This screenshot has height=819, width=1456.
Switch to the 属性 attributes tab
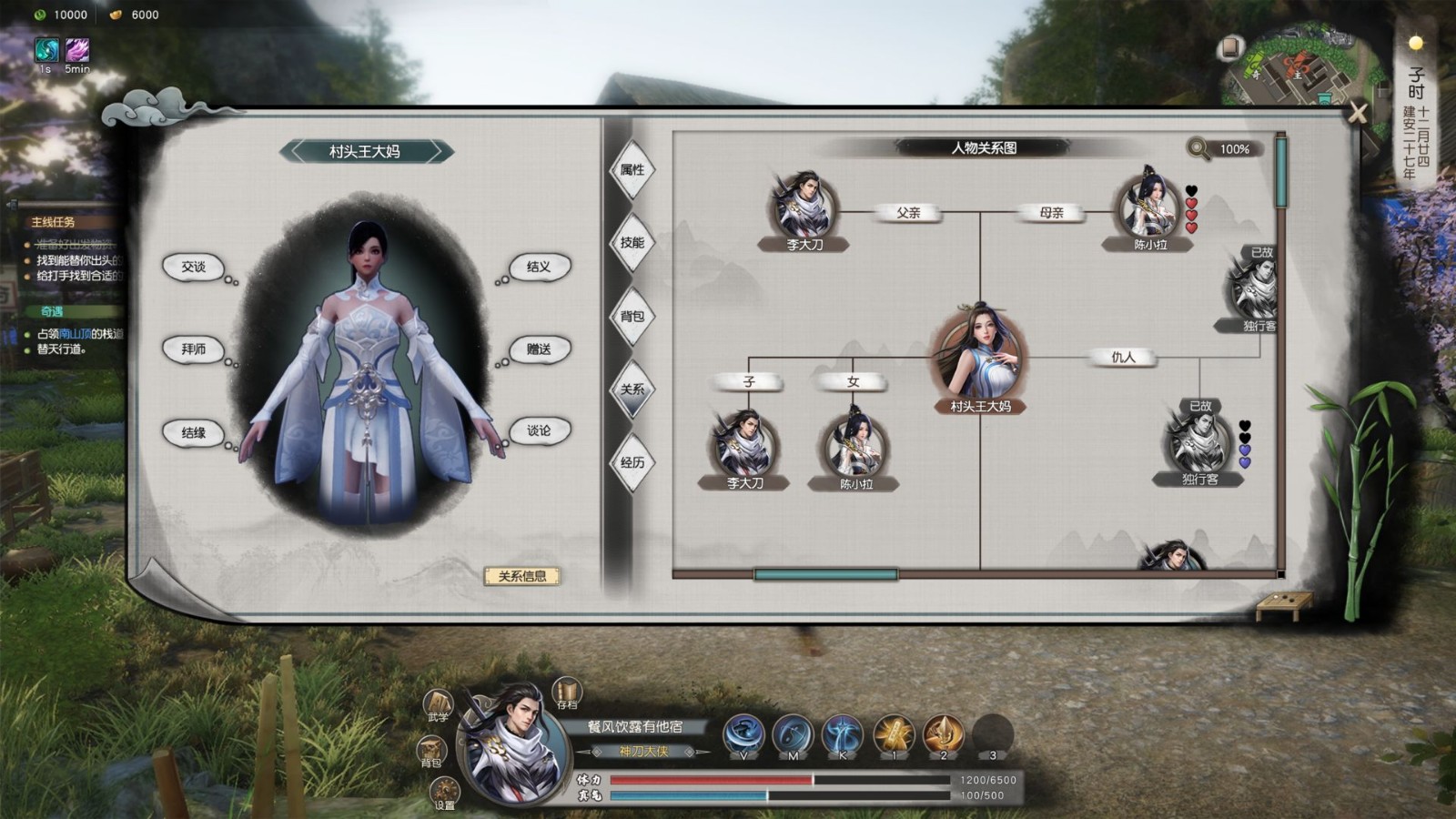pyautogui.click(x=632, y=170)
